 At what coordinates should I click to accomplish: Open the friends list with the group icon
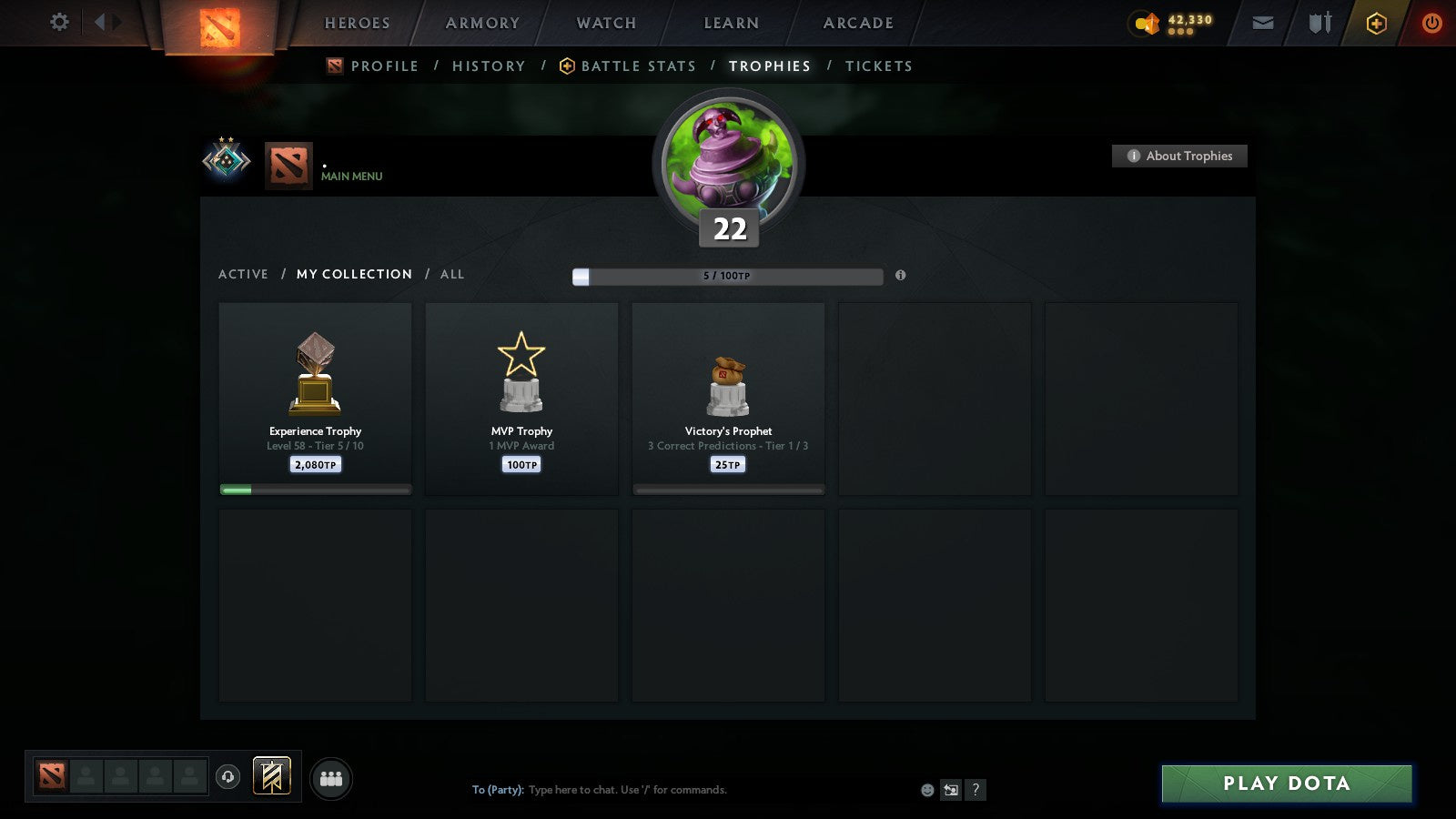coord(331,778)
